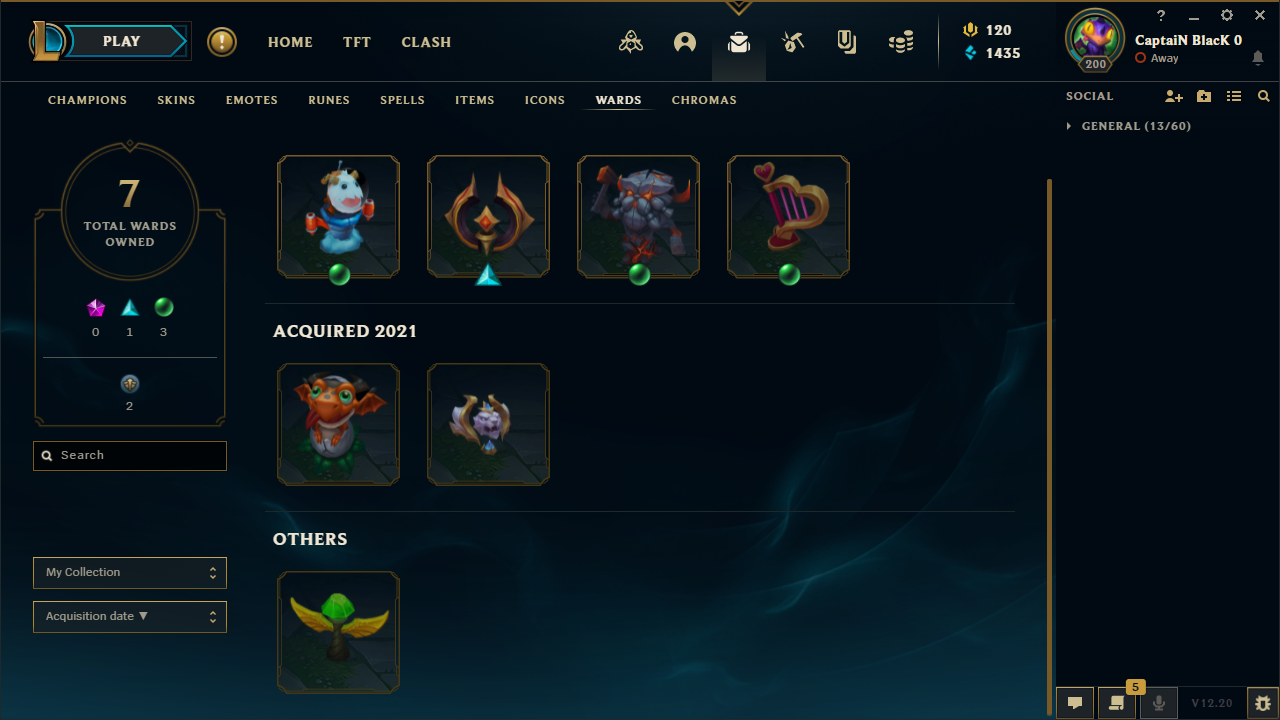Image resolution: width=1280 pixels, height=720 pixels.
Task: Pick the green gem winged ward
Action: click(x=338, y=632)
